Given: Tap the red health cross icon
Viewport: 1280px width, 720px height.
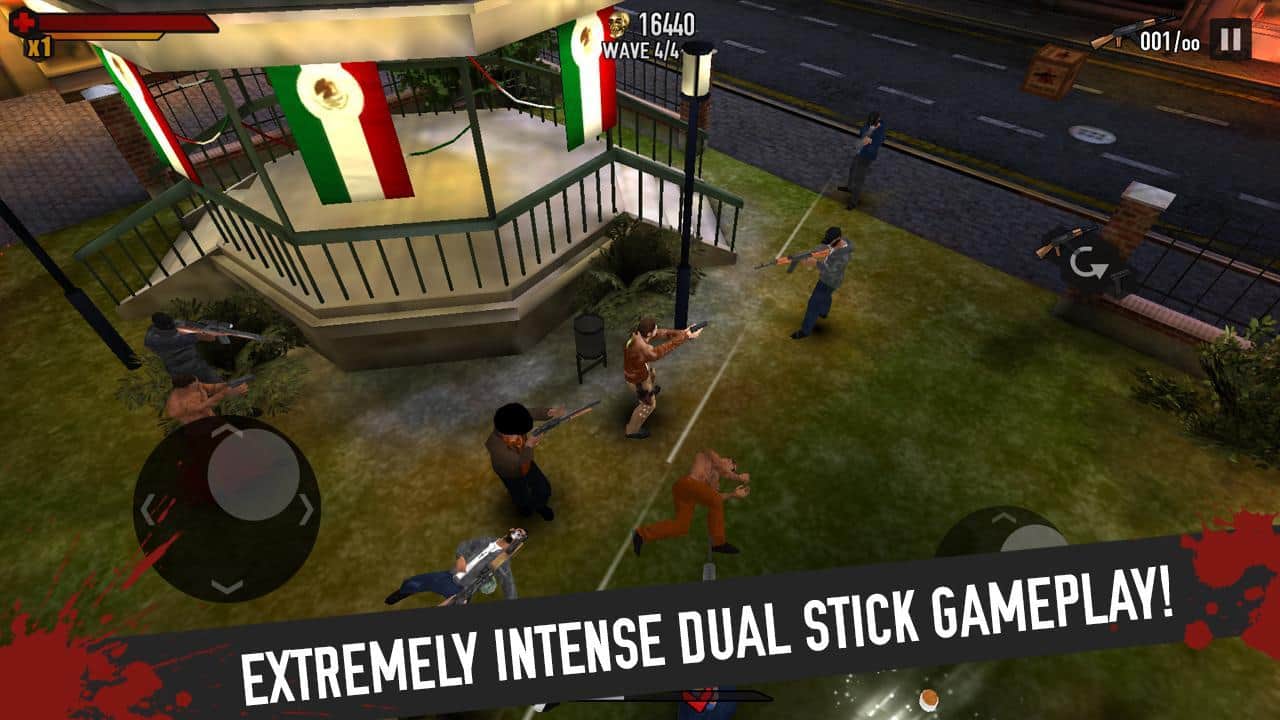Looking at the screenshot, I should pyautogui.click(x=23, y=24).
